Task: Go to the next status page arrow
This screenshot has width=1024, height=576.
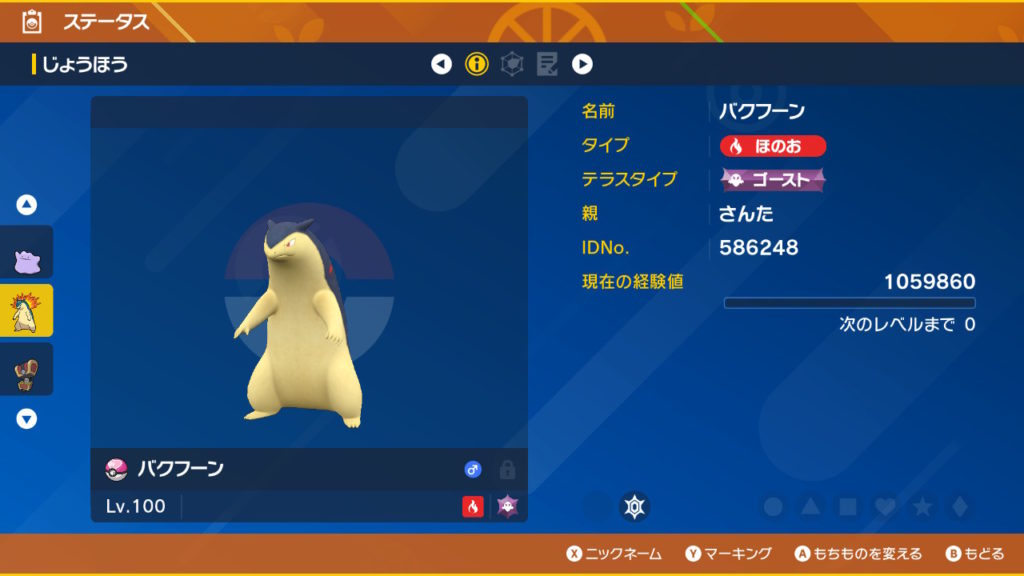Action: tap(582, 65)
